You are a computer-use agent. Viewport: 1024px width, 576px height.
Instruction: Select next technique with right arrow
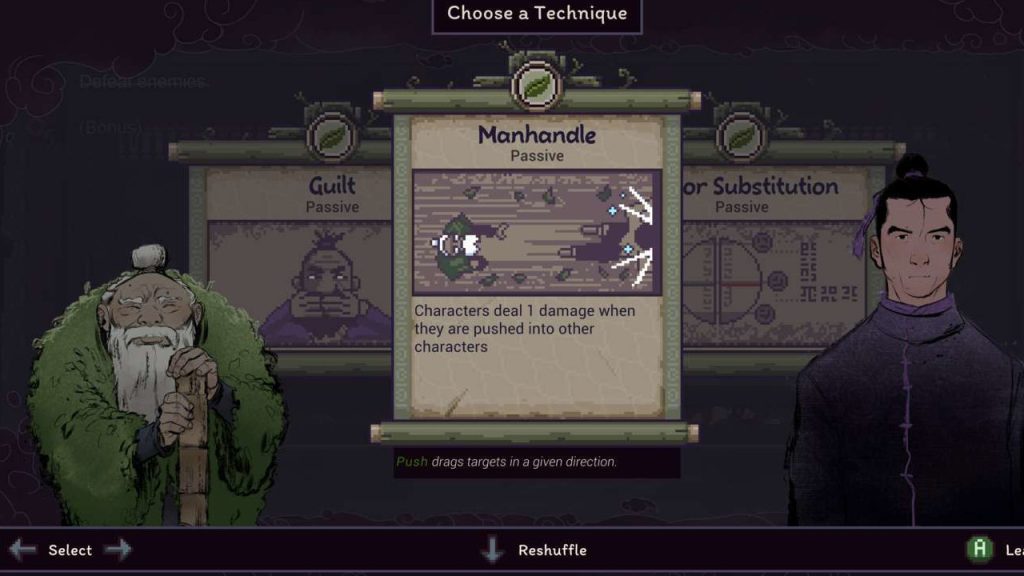(117, 549)
